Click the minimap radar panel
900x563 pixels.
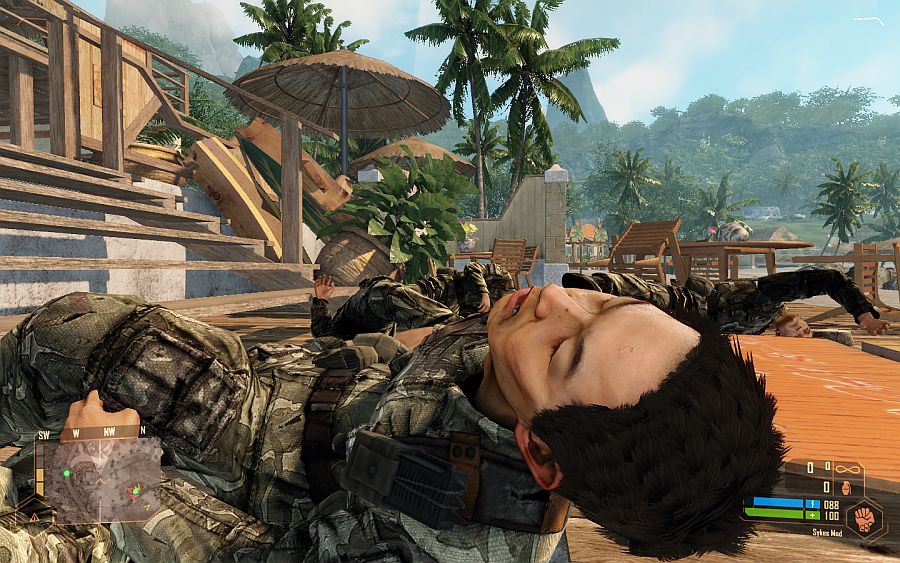pos(98,479)
